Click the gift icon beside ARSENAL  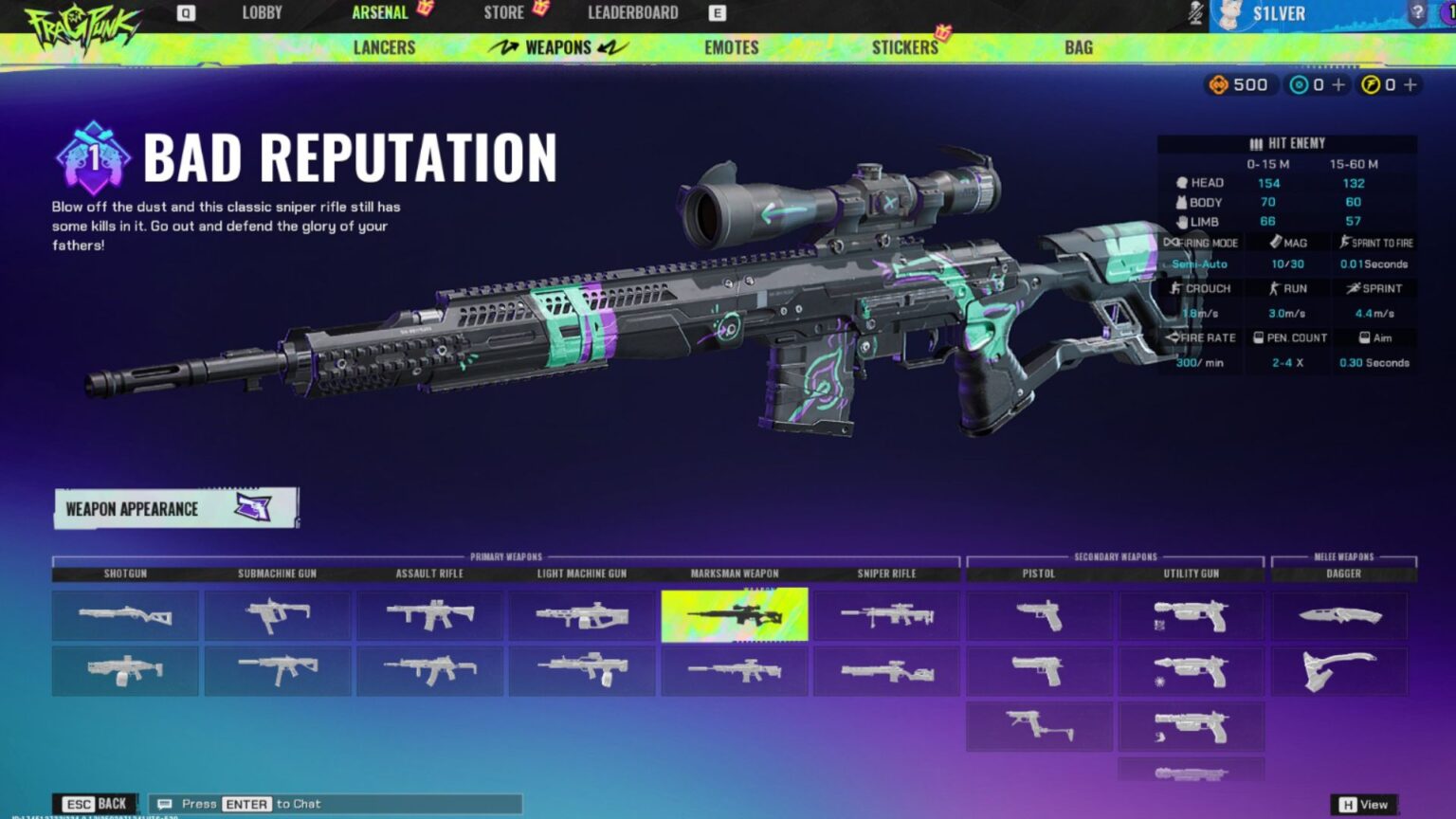click(427, 10)
